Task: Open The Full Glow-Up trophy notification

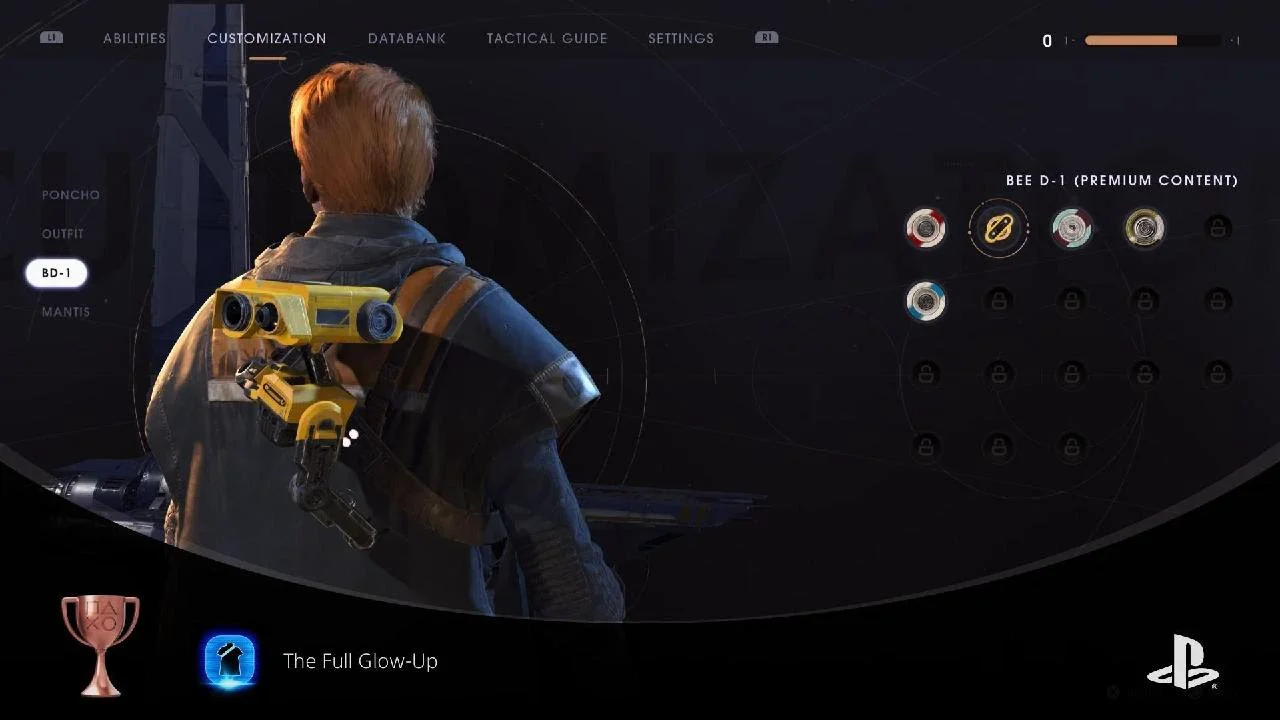Action: pos(360,661)
